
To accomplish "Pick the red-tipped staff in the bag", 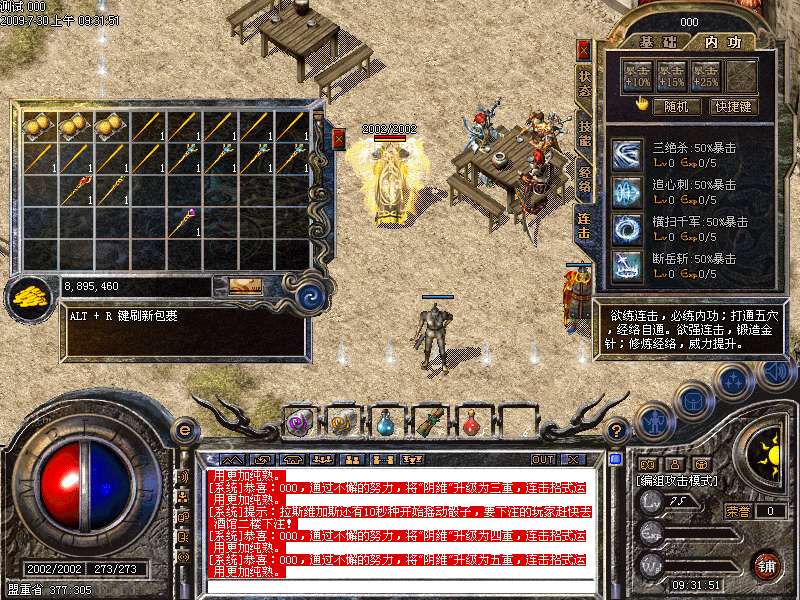I will point(77,189).
